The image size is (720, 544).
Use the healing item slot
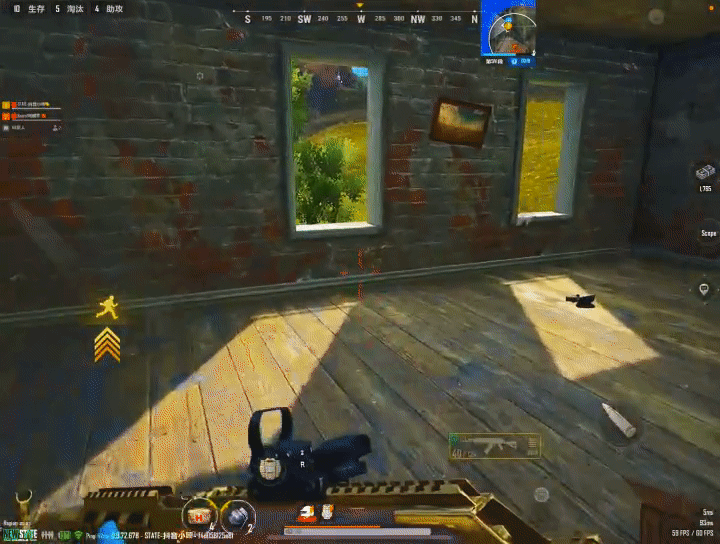pyautogui.click(x=199, y=515)
